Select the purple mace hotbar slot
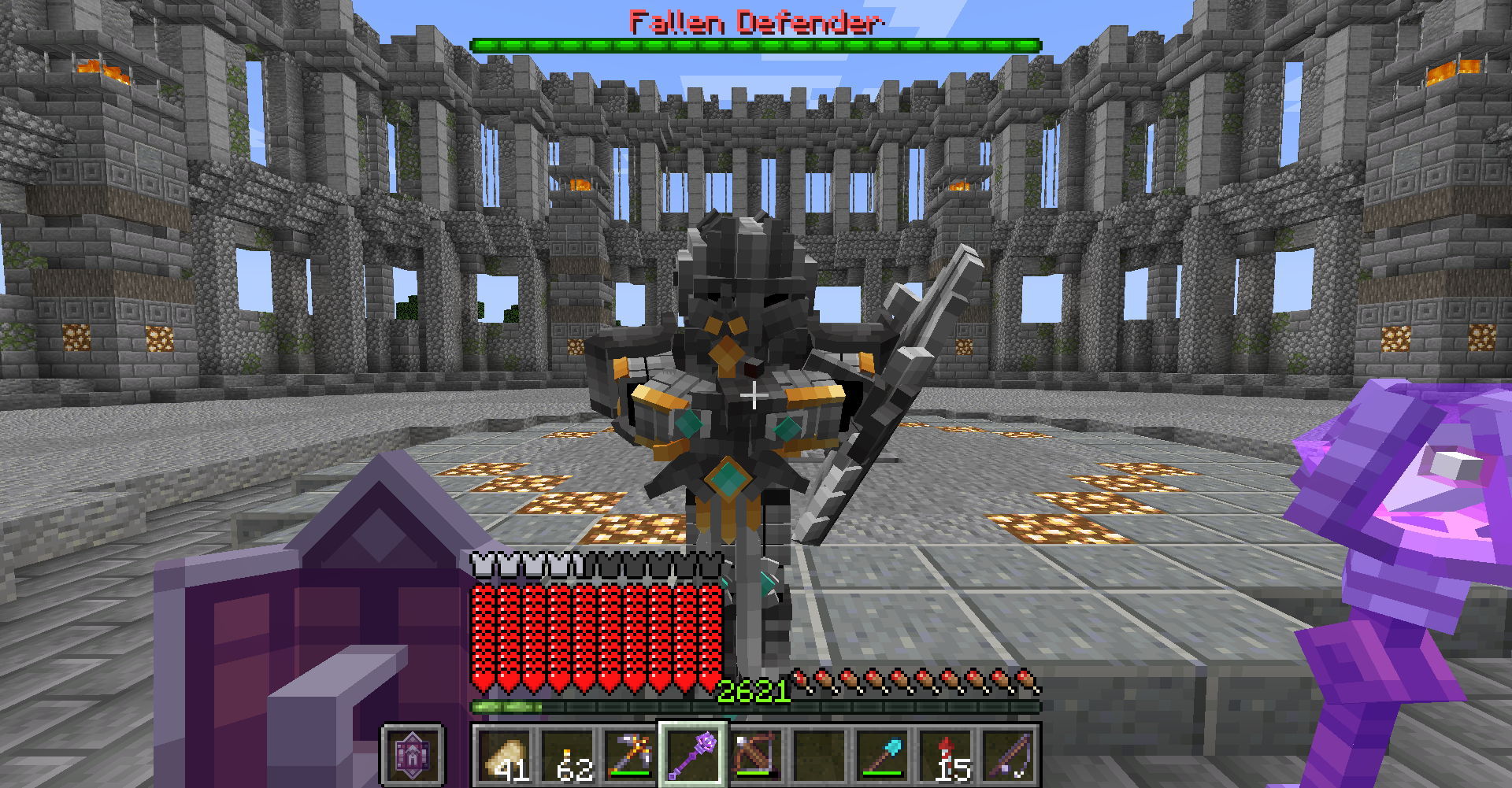1512x788 pixels. click(693, 756)
